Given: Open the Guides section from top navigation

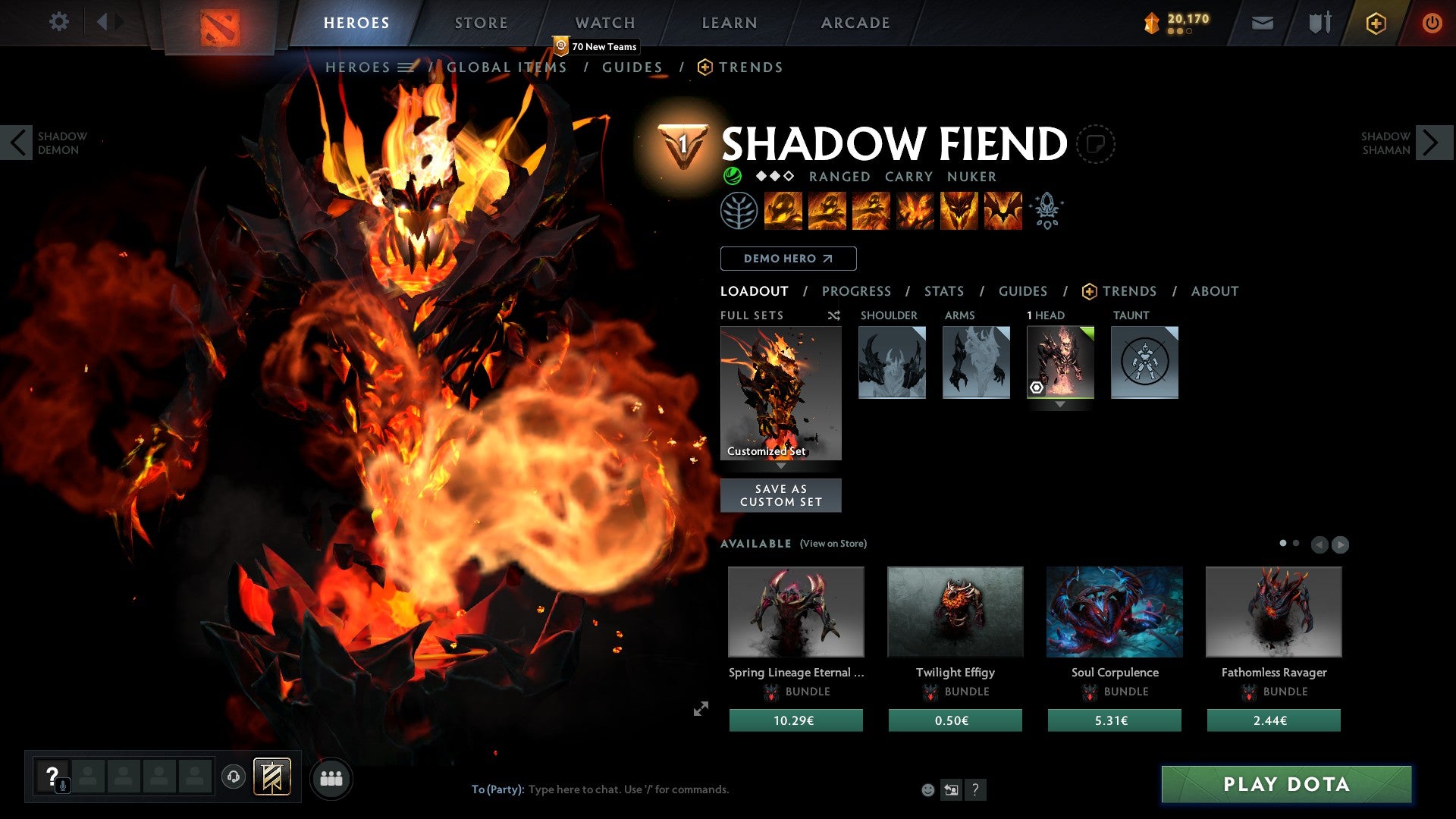Looking at the screenshot, I should [x=632, y=67].
